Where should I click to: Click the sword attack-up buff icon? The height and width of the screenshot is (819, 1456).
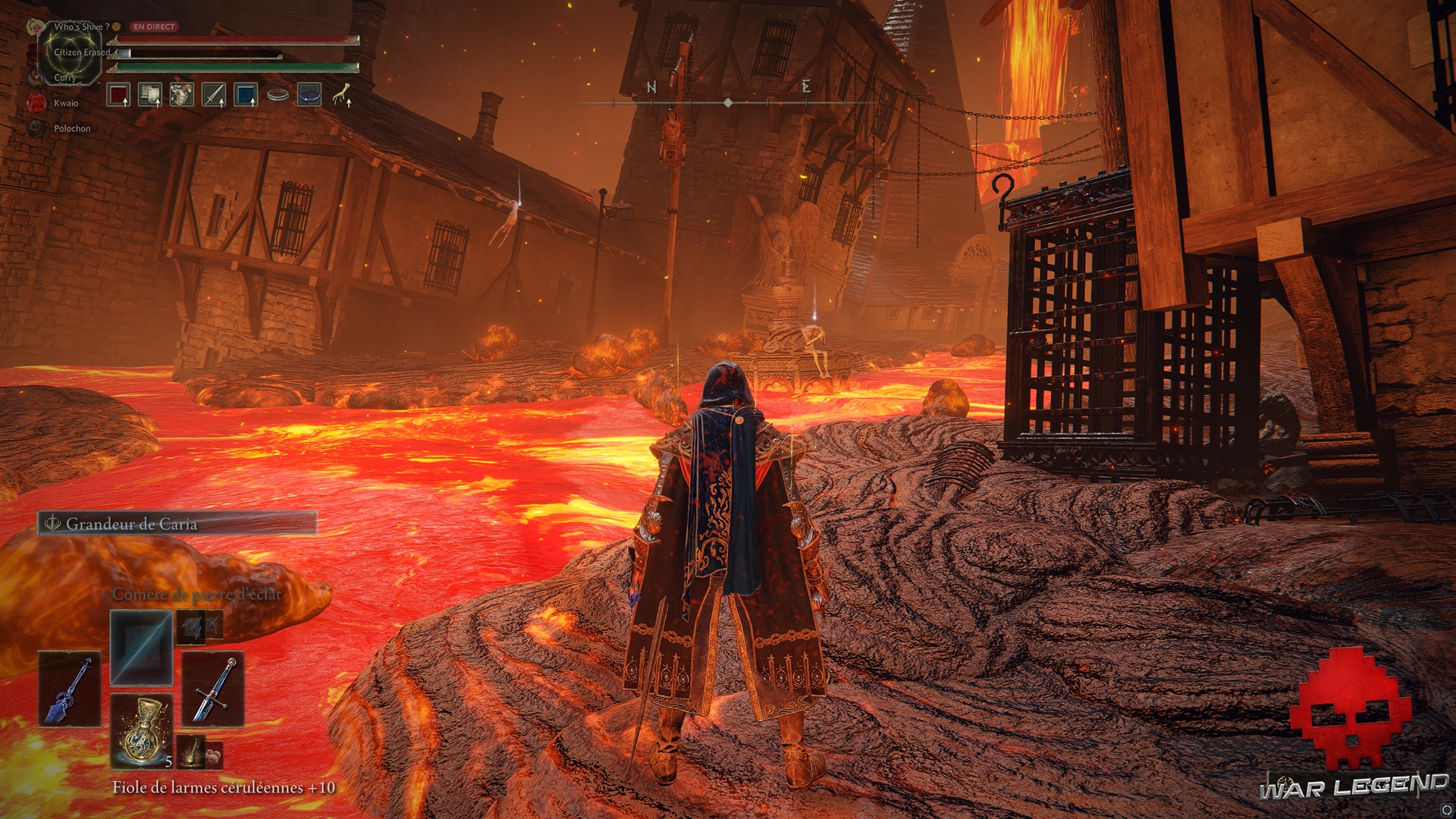[214, 95]
